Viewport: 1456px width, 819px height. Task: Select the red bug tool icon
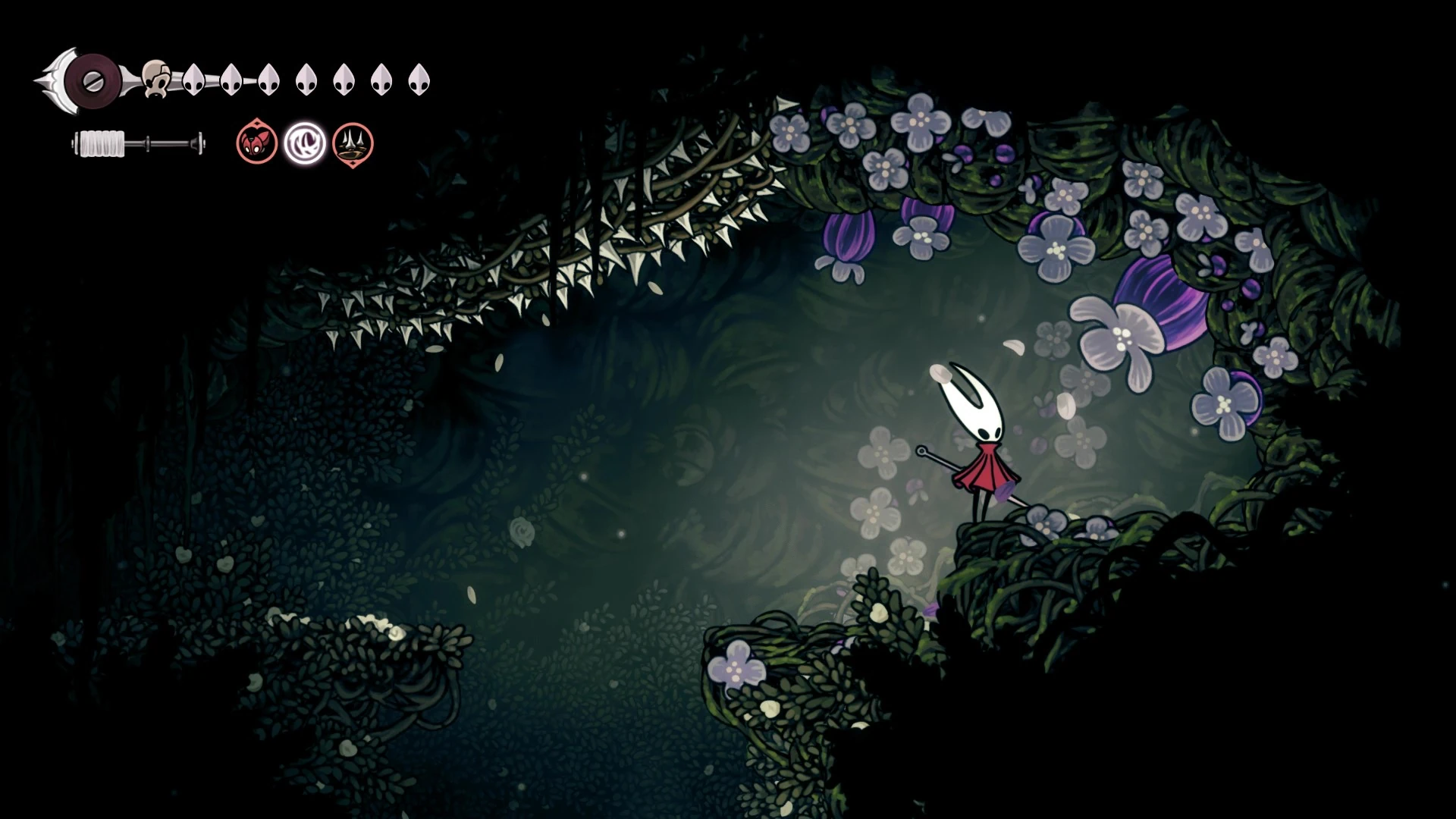(257, 143)
